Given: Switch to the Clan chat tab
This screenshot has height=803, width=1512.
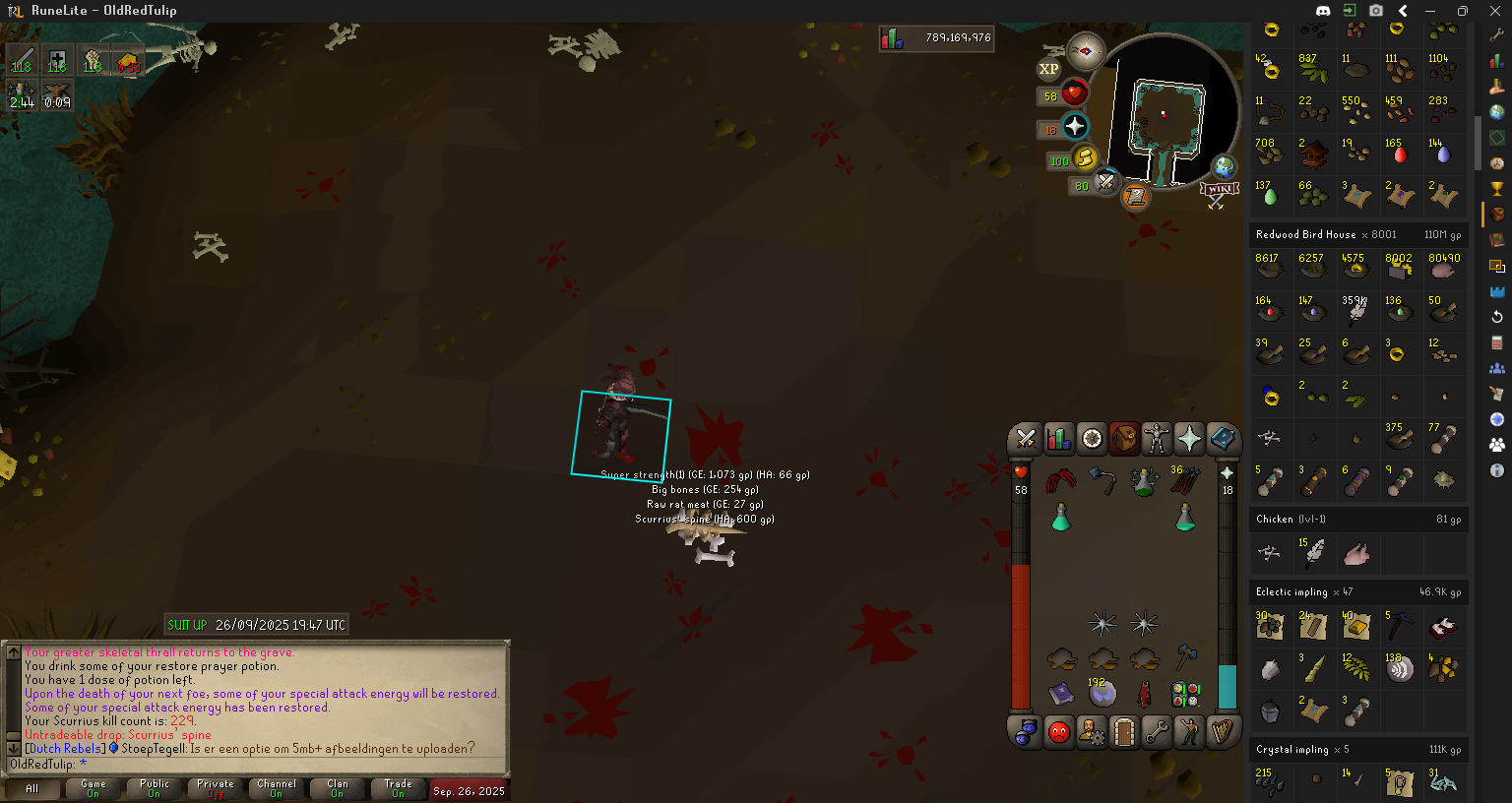Looking at the screenshot, I should (x=338, y=789).
